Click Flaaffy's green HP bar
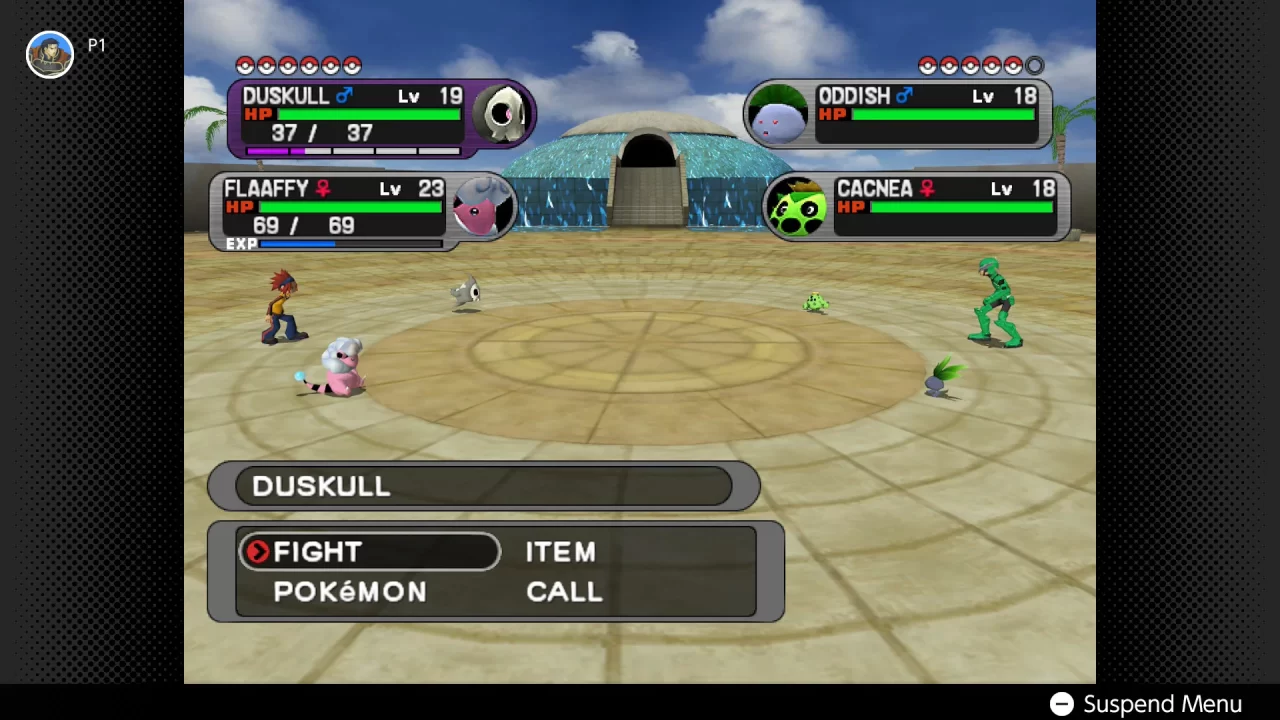The image size is (1280, 720). click(x=350, y=207)
